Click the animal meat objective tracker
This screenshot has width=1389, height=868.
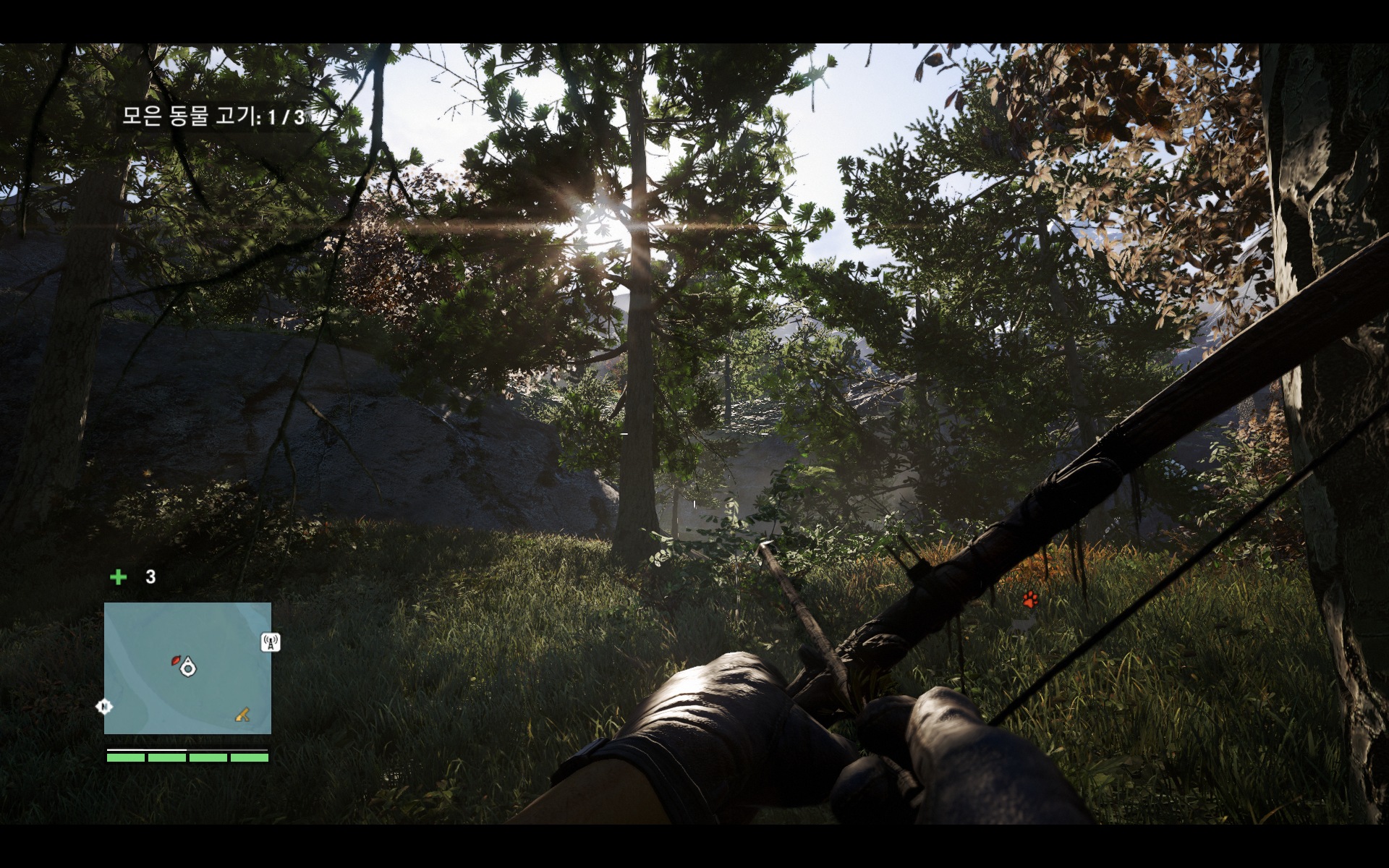coord(214,116)
